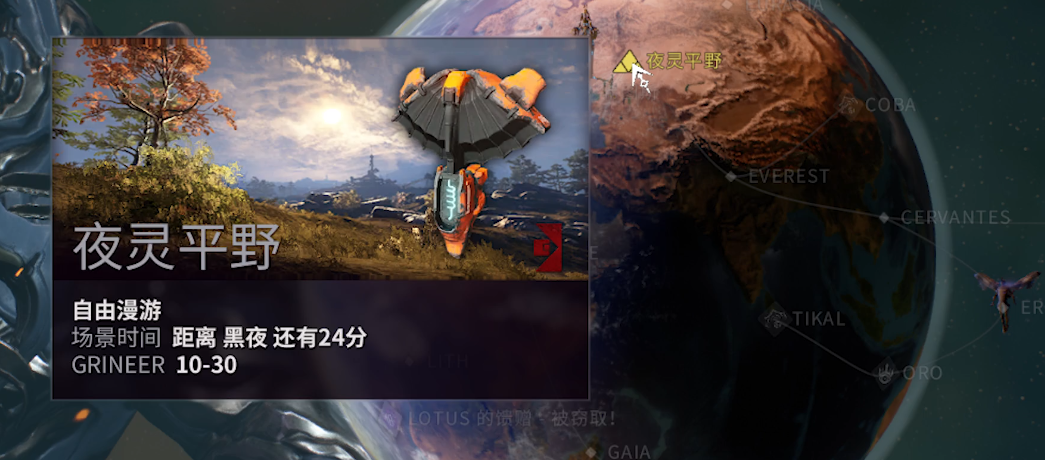This screenshot has width=1045, height=460.
Task: Select the EVEREST mission node
Action: tap(731, 176)
